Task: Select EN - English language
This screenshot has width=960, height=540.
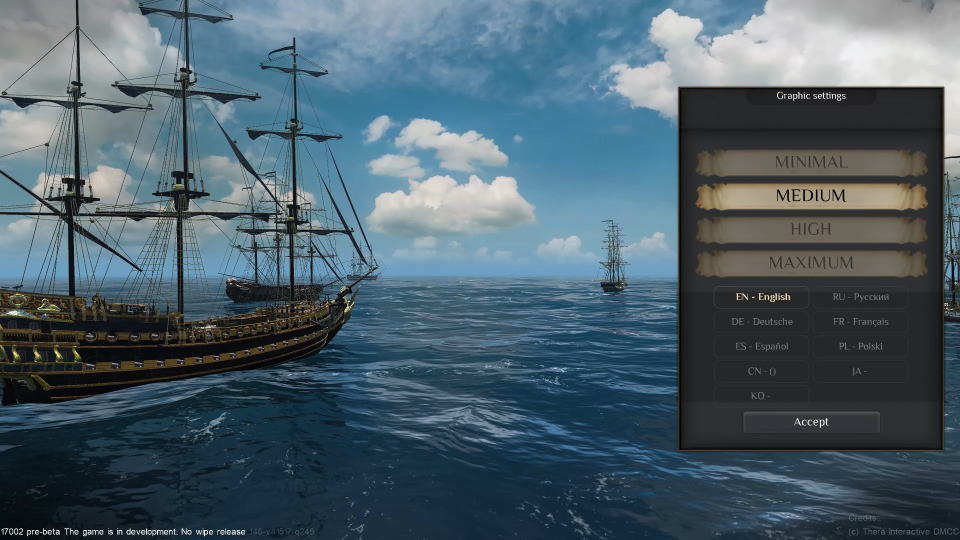Action: 762,297
